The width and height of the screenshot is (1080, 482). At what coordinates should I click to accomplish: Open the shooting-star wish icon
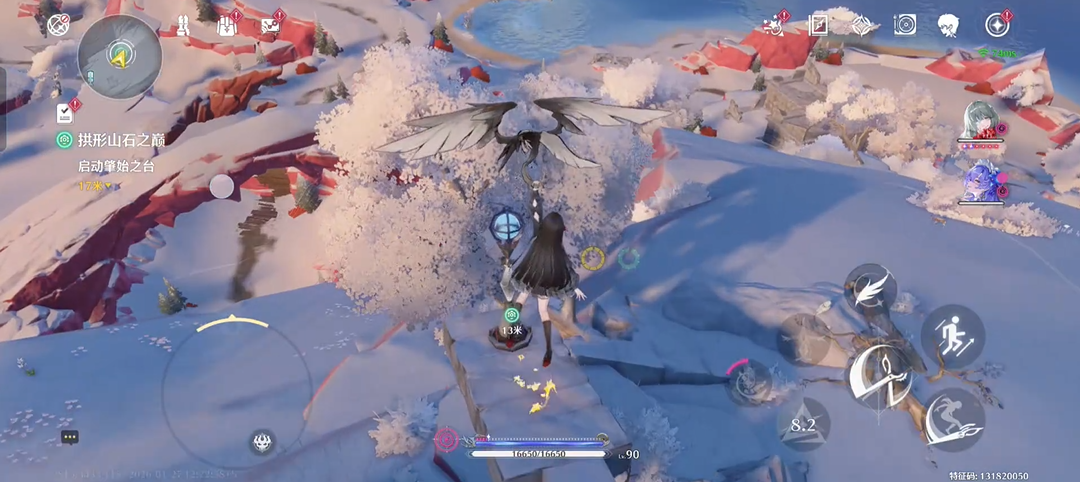(773, 25)
